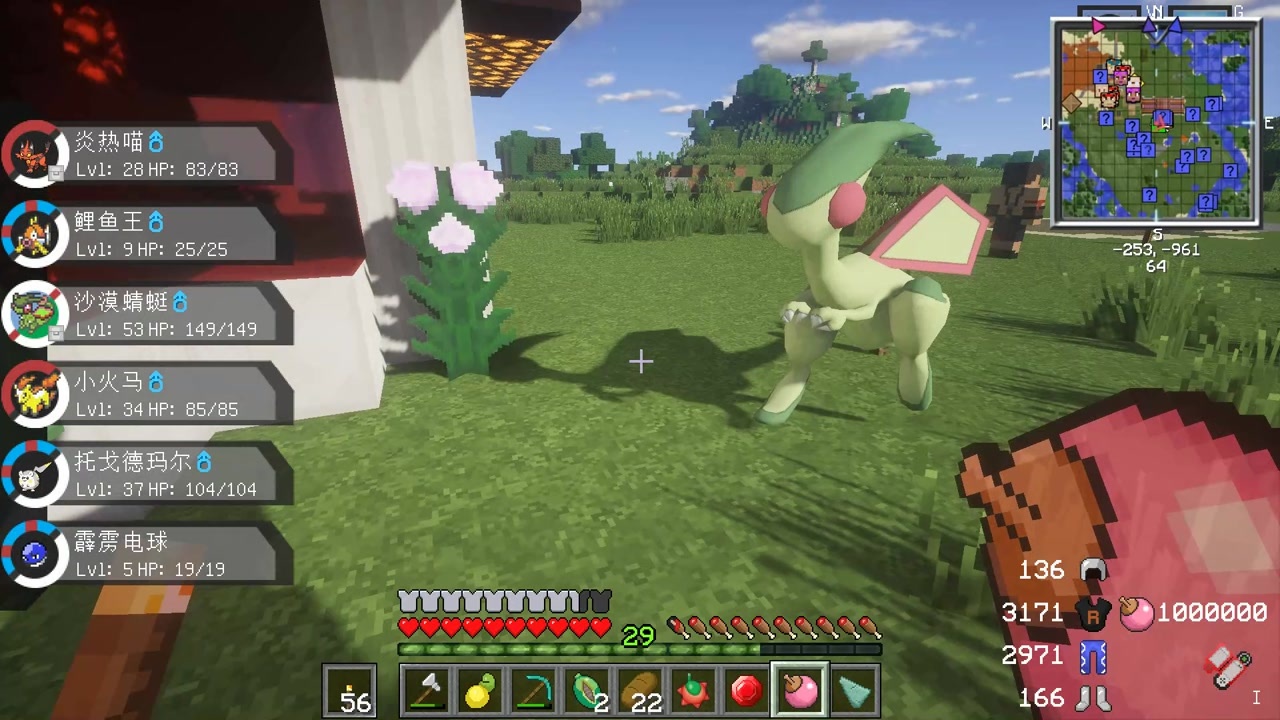The width and height of the screenshot is (1280, 720).
Task: Select the 沙漠蜻蜓 party slot
Action: 150,314
